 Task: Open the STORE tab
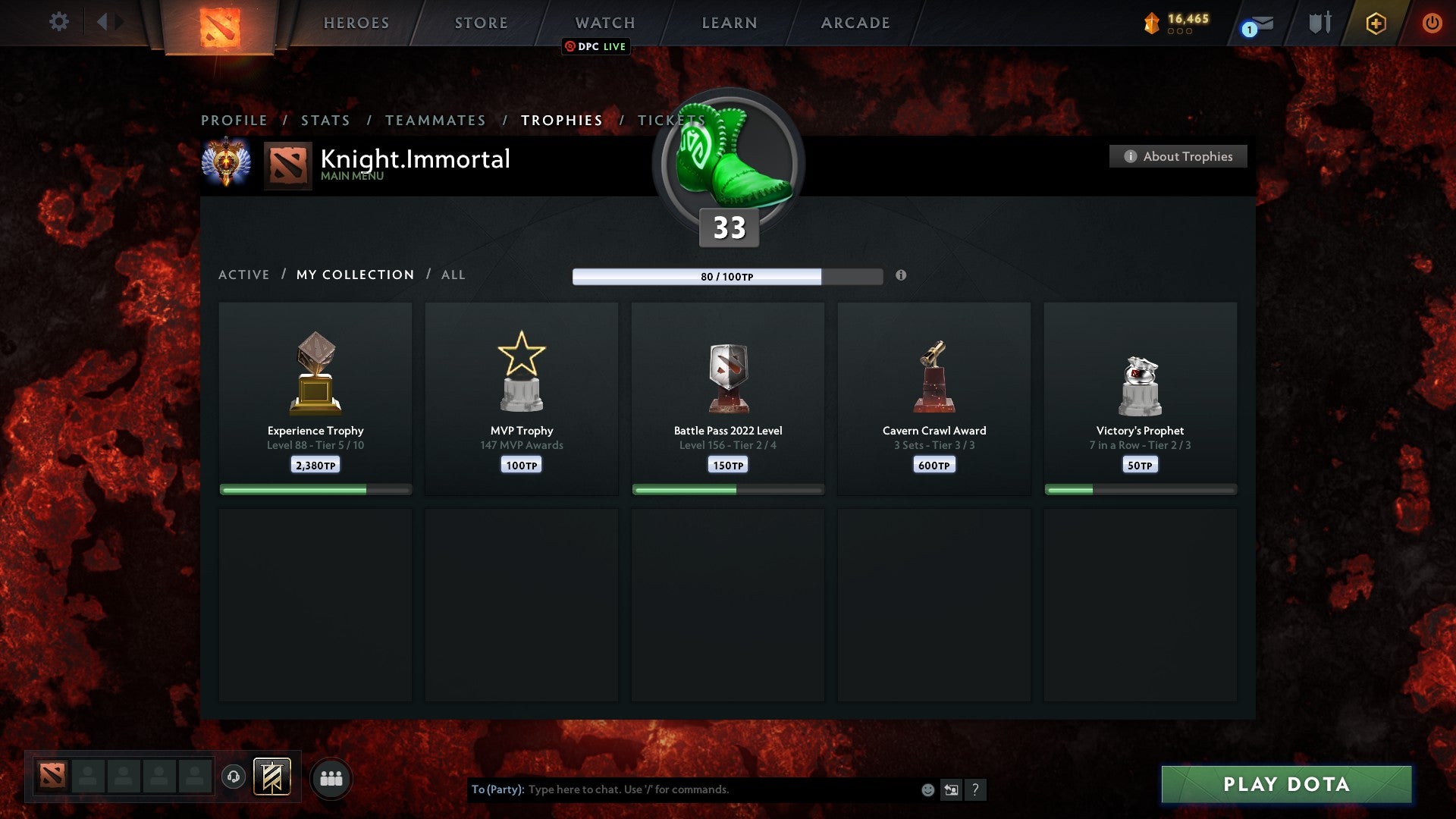[480, 23]
